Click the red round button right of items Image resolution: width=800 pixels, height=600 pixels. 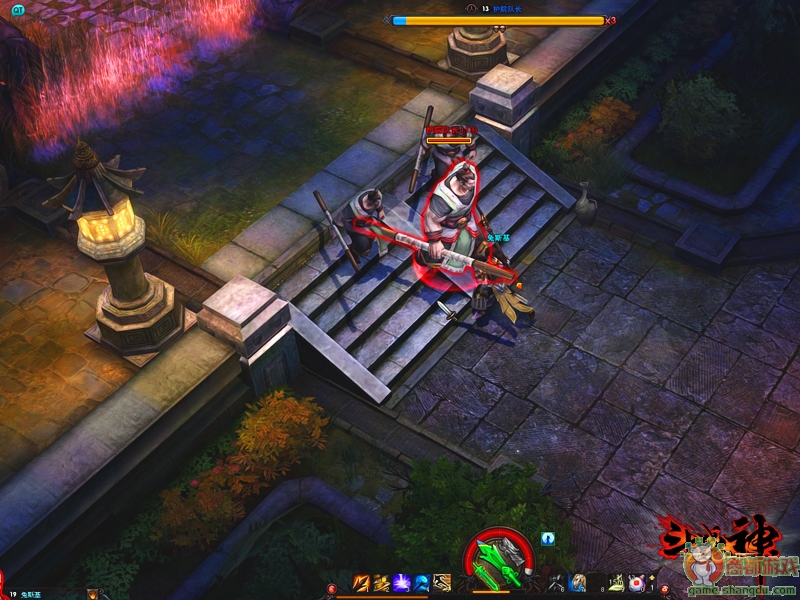(x=665, y=588)
